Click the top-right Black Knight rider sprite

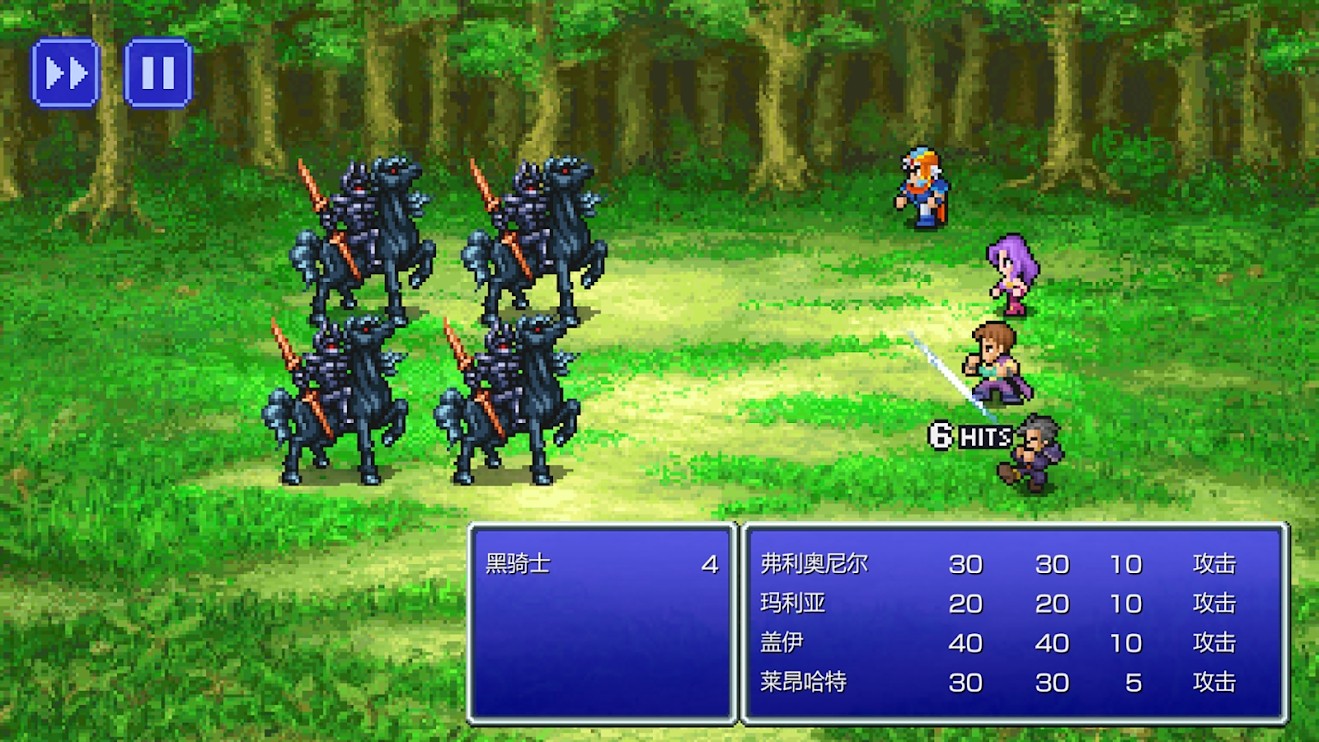coord(538,230)
